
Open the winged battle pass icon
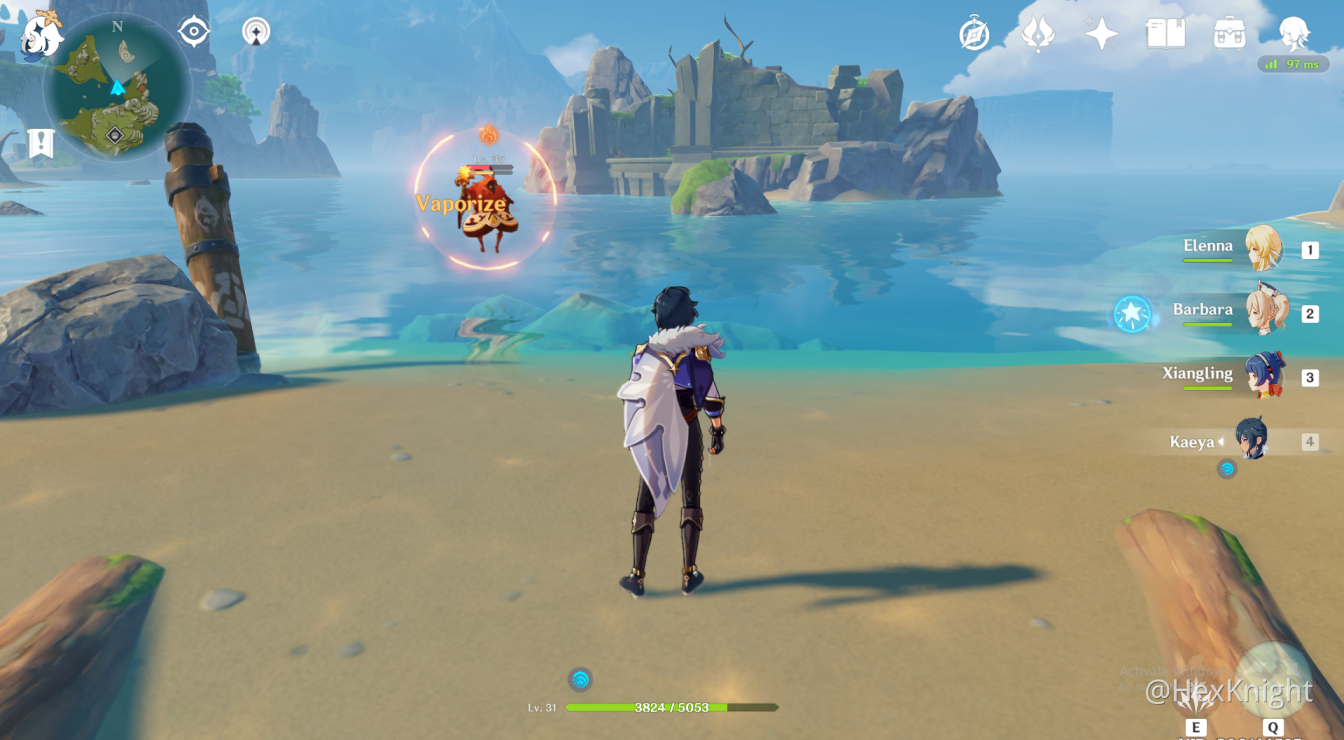point(1038,34)
